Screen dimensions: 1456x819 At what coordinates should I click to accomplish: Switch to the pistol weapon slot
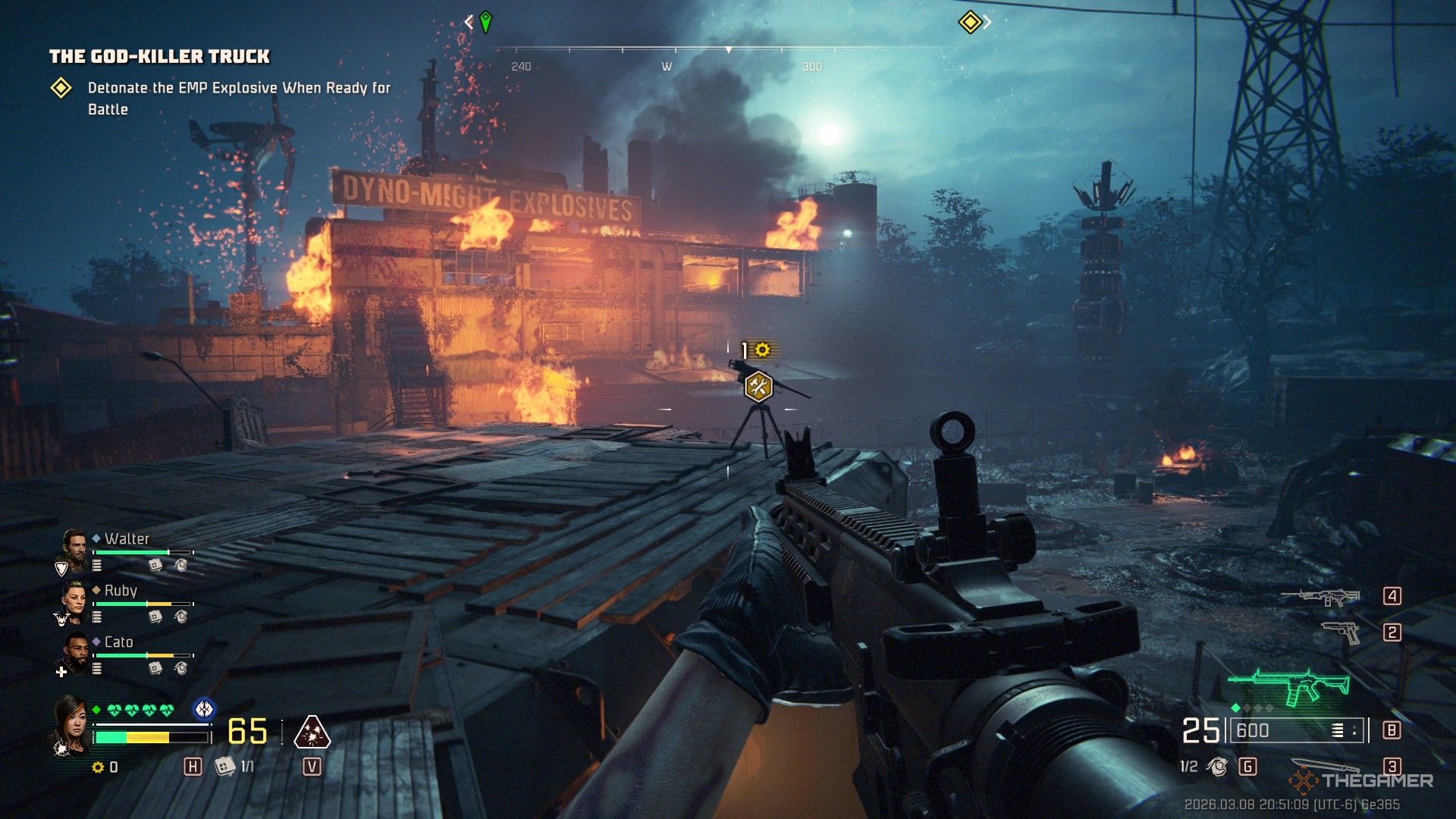click(1340, 632)
